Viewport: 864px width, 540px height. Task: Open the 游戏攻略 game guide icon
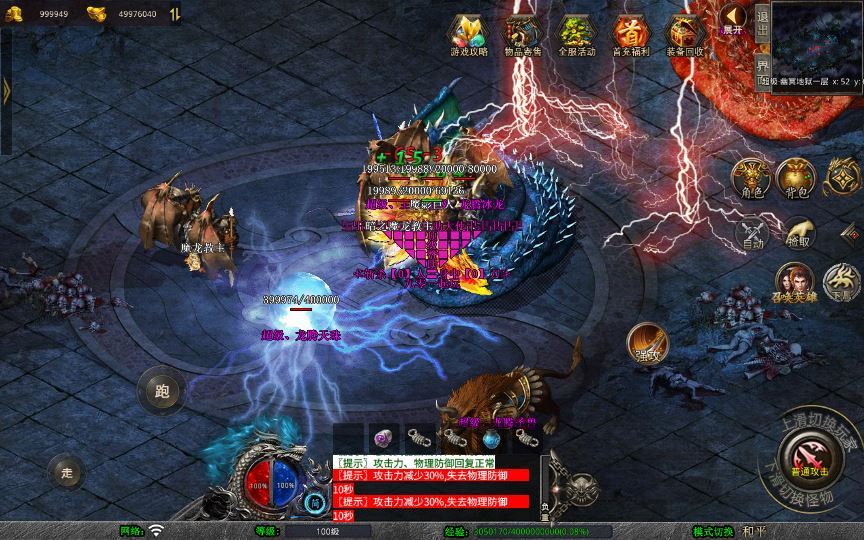tap(467, 35)
